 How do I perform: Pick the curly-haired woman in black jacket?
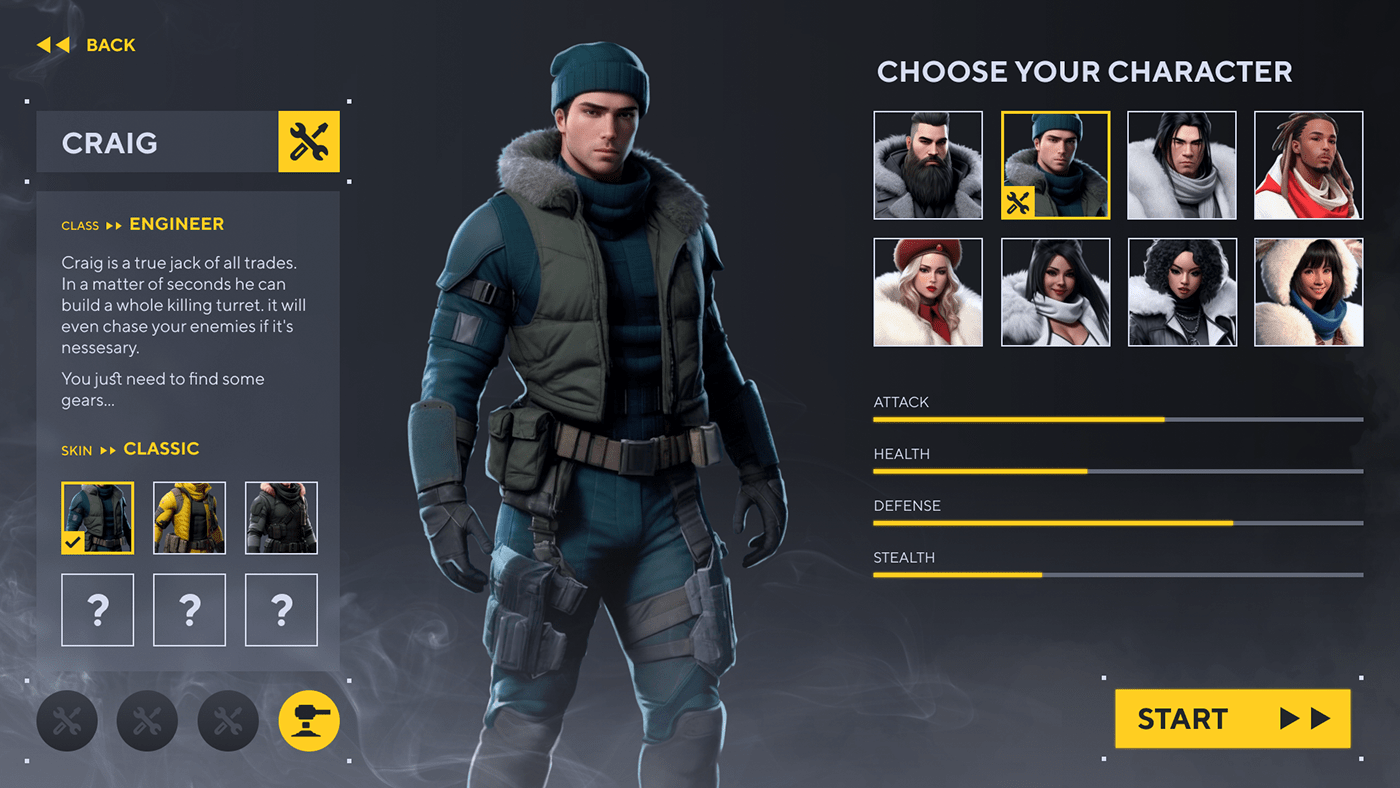point(1182,292)
